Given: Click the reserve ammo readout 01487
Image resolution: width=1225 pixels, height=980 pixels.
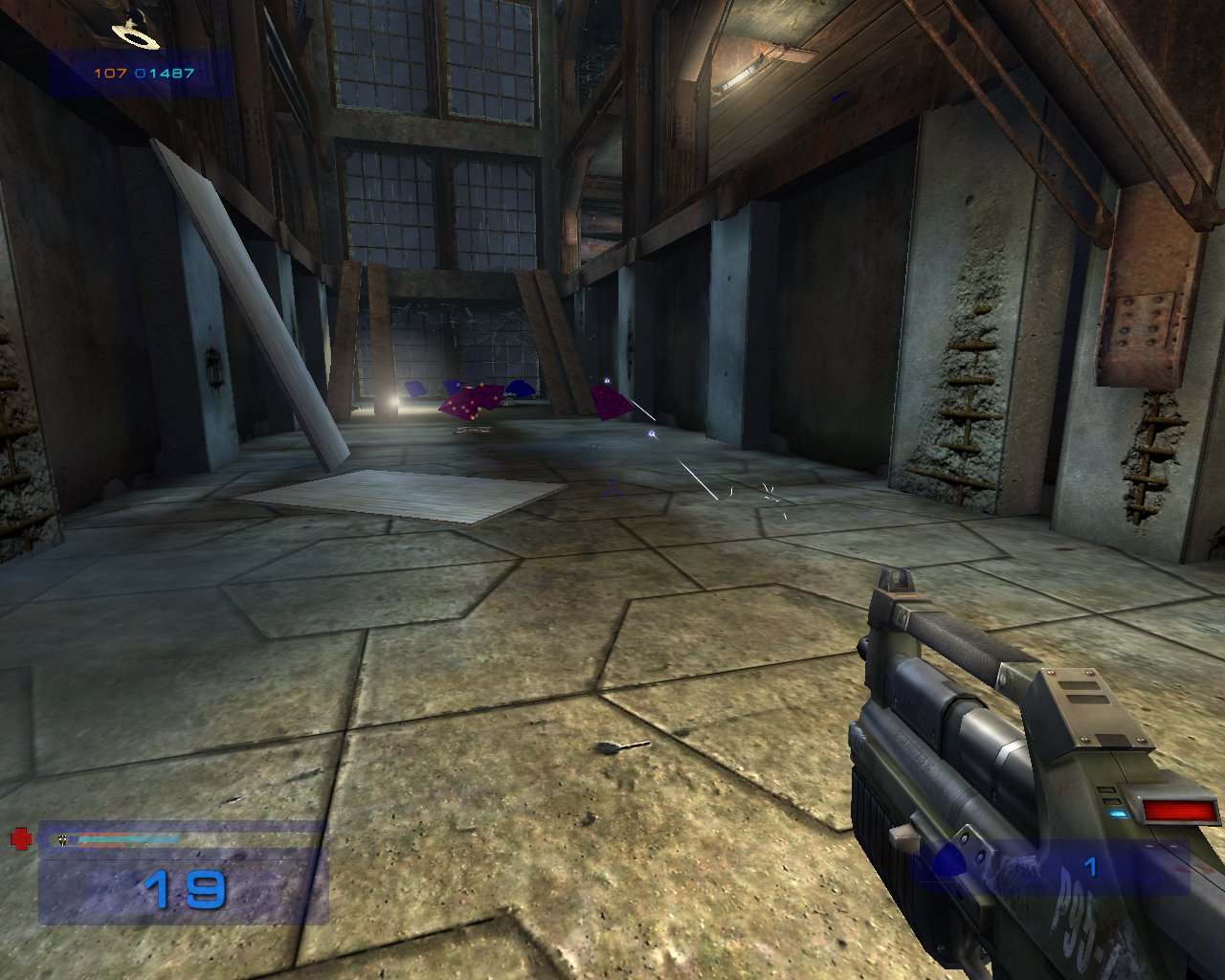Looking at the screenshot, I should (x=163, y=71).
